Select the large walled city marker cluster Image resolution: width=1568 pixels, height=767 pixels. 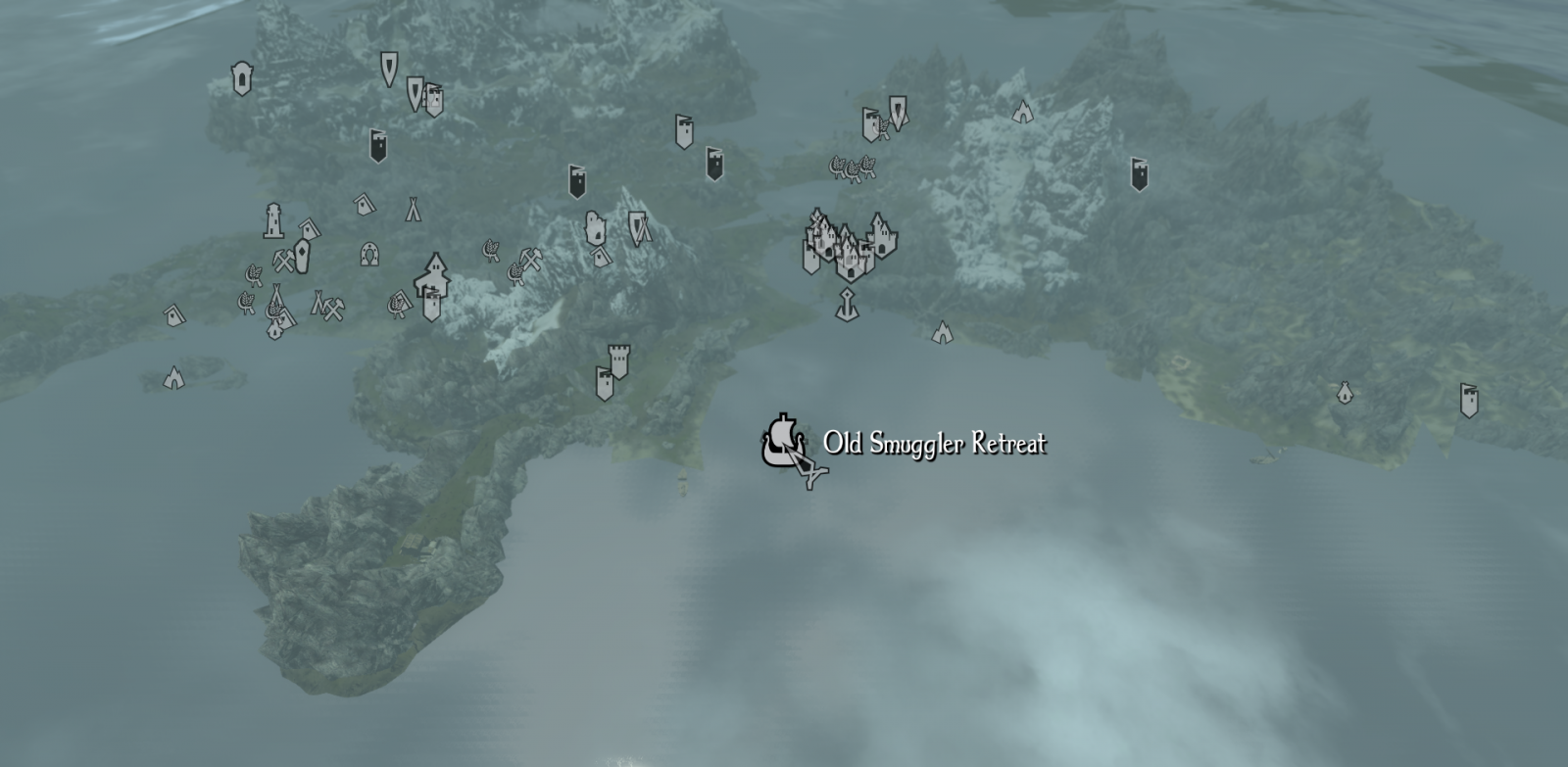click(x=849, y=243)
